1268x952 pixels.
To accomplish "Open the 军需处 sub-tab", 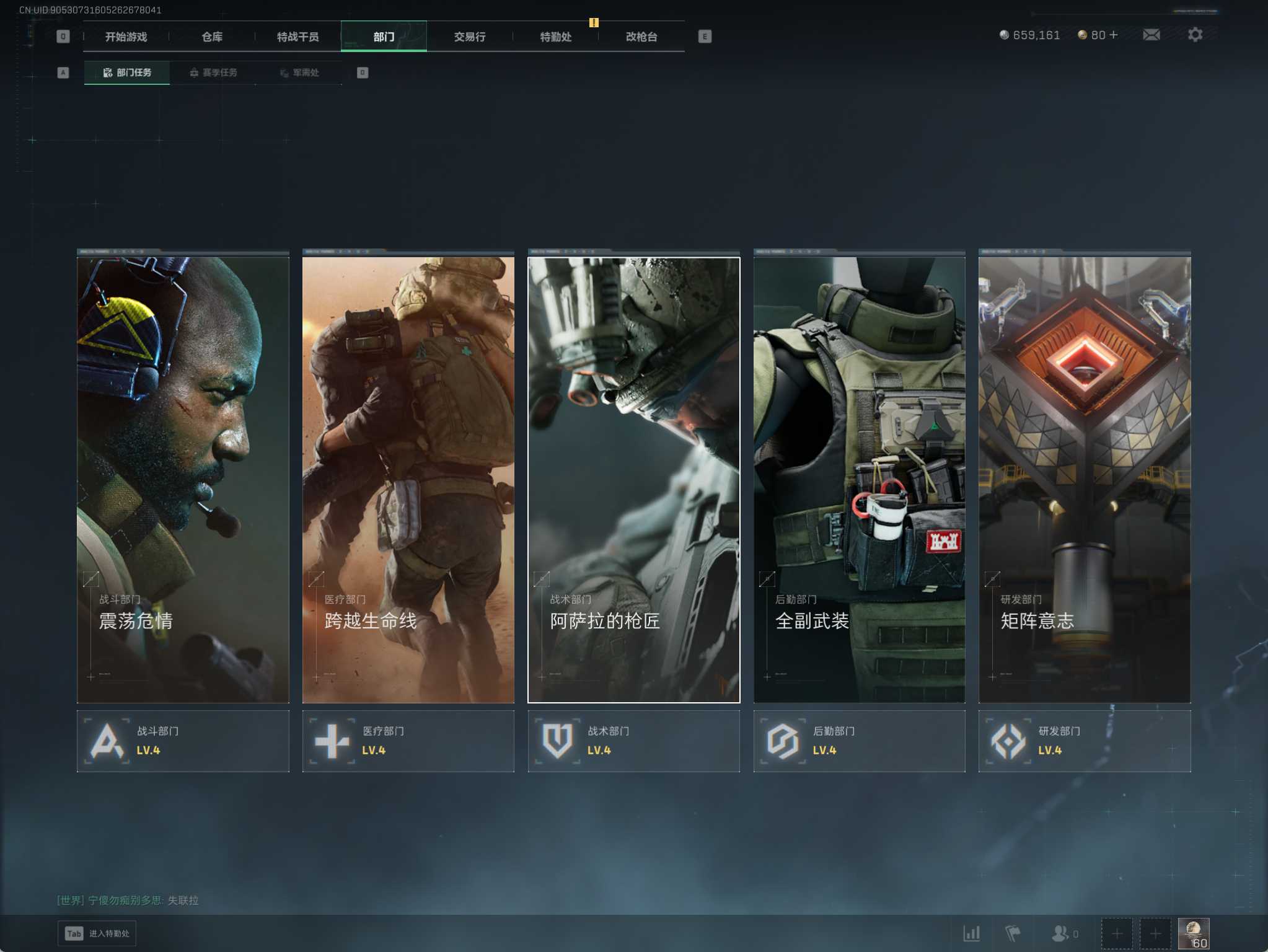I will pos(299,73).
